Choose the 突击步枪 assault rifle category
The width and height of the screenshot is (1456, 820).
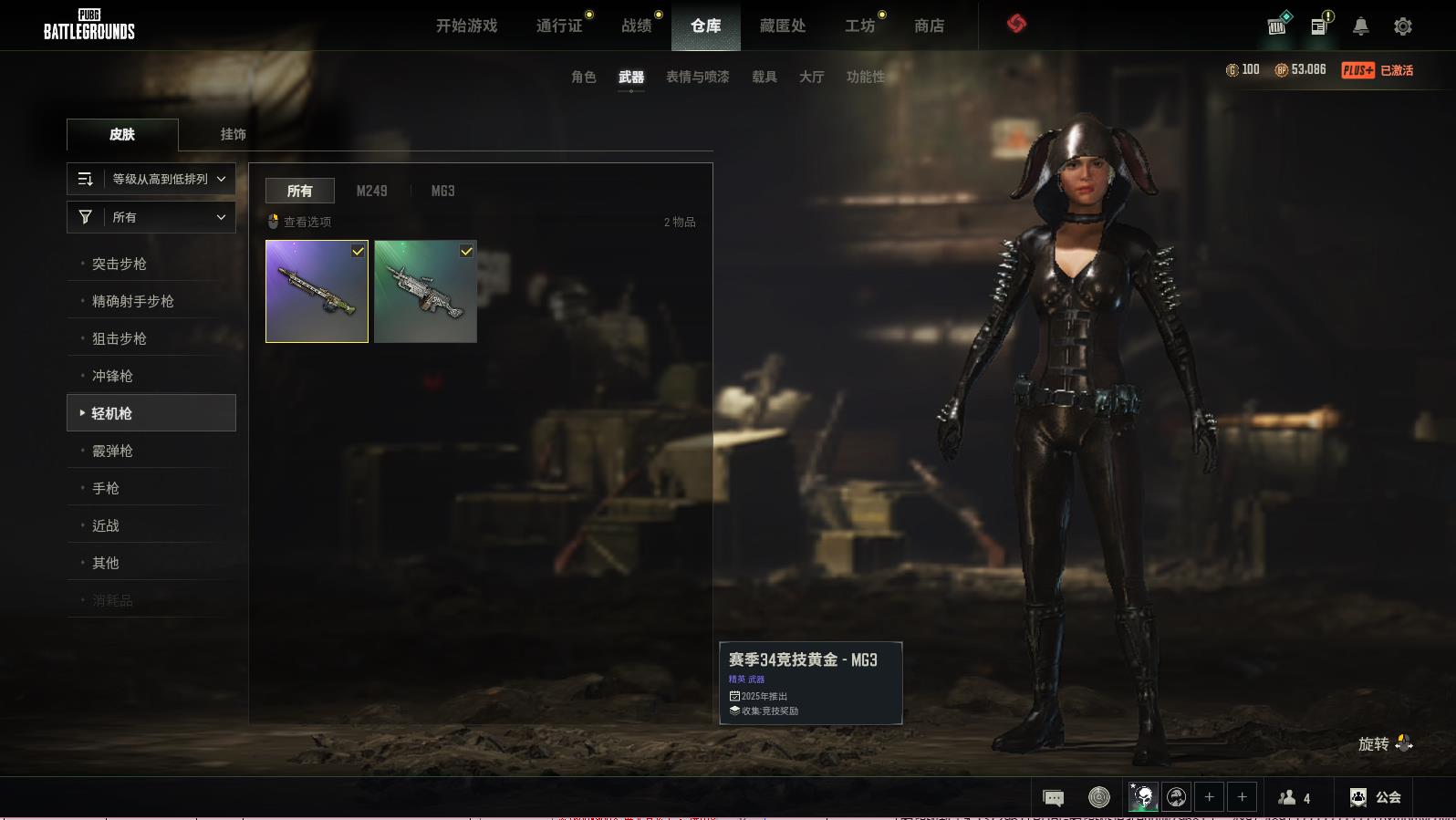120,264
